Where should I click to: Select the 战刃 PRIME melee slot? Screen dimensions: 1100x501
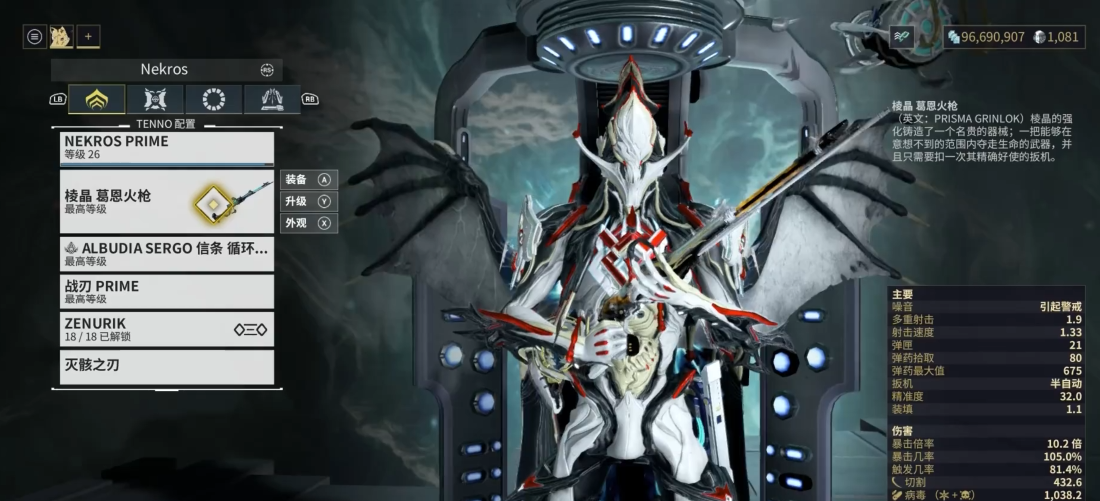coord(166,291)
